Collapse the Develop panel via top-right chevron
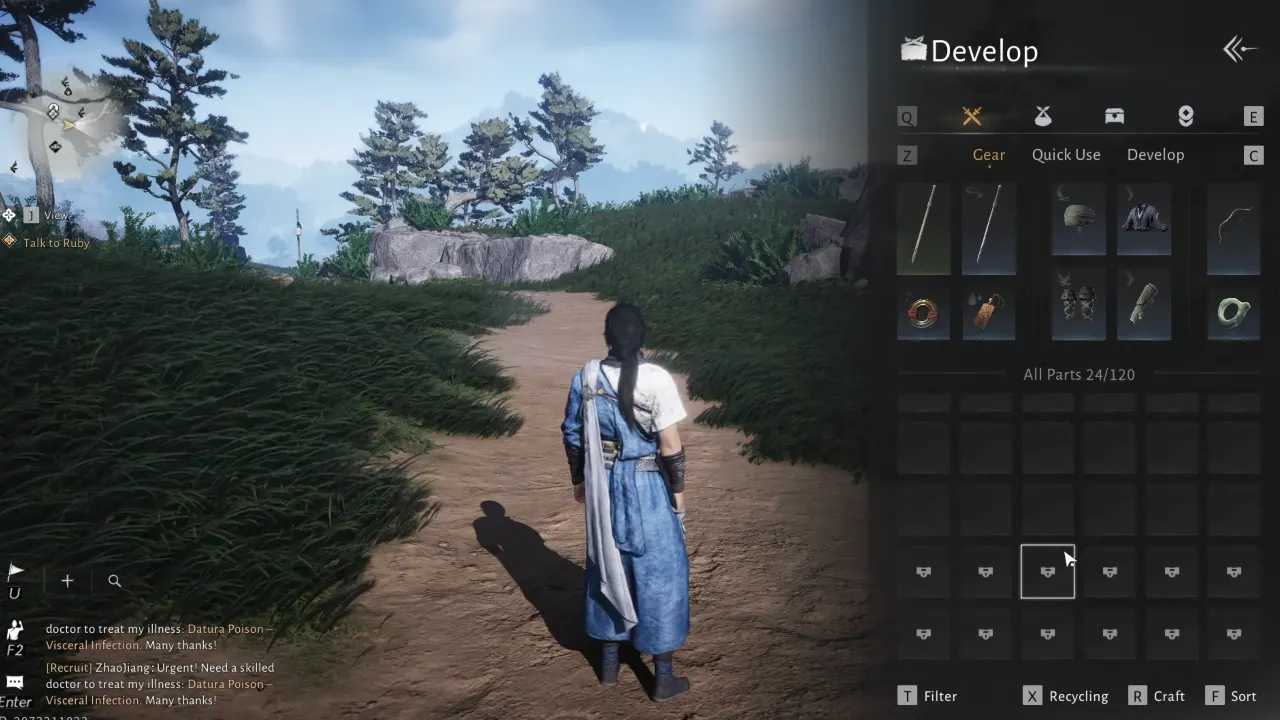1280x720 pixels. 1240,48
